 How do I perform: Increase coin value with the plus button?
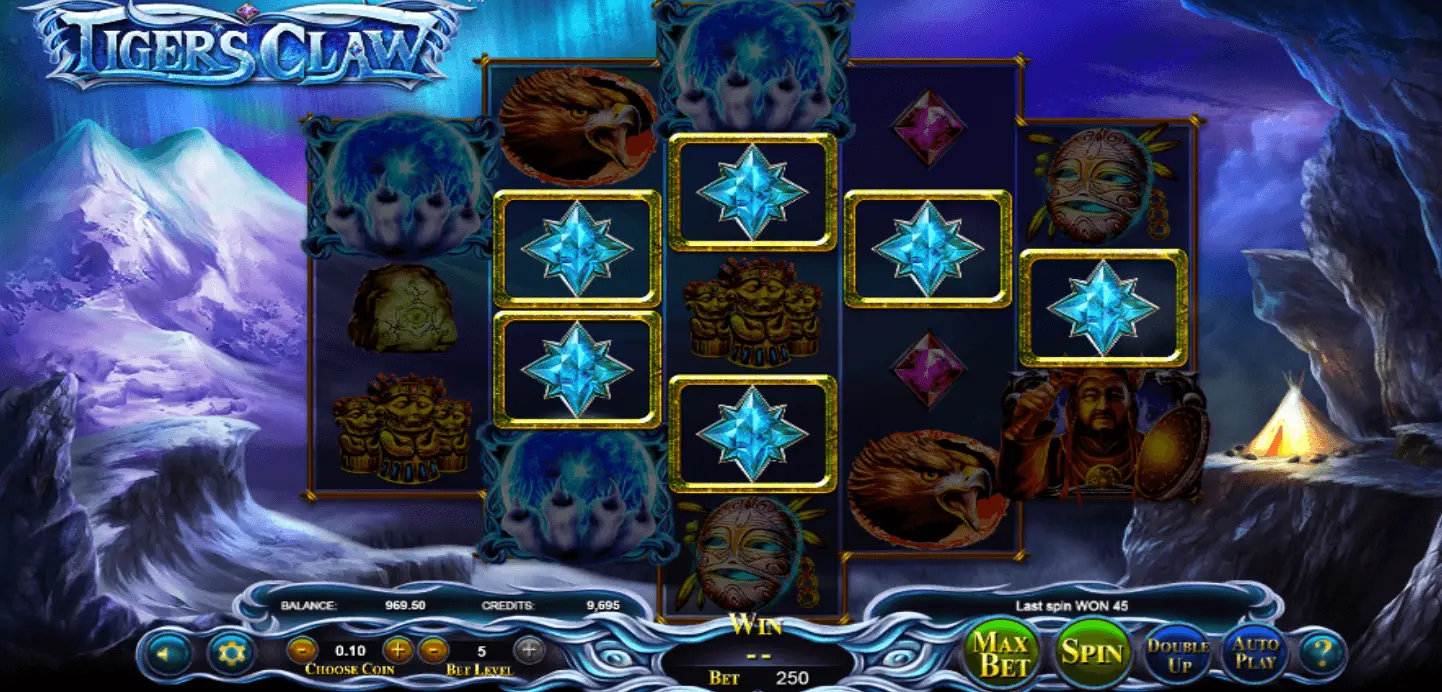(397, 650)
